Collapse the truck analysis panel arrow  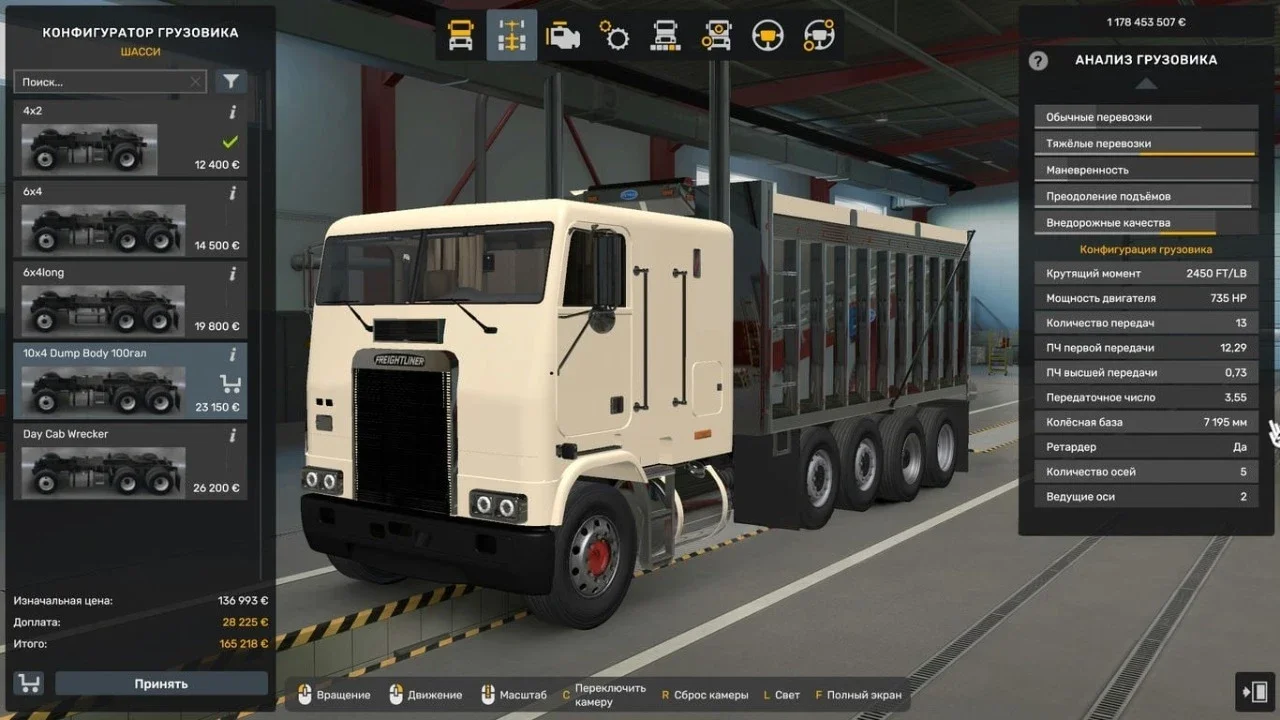click(x=1145, y=84)
